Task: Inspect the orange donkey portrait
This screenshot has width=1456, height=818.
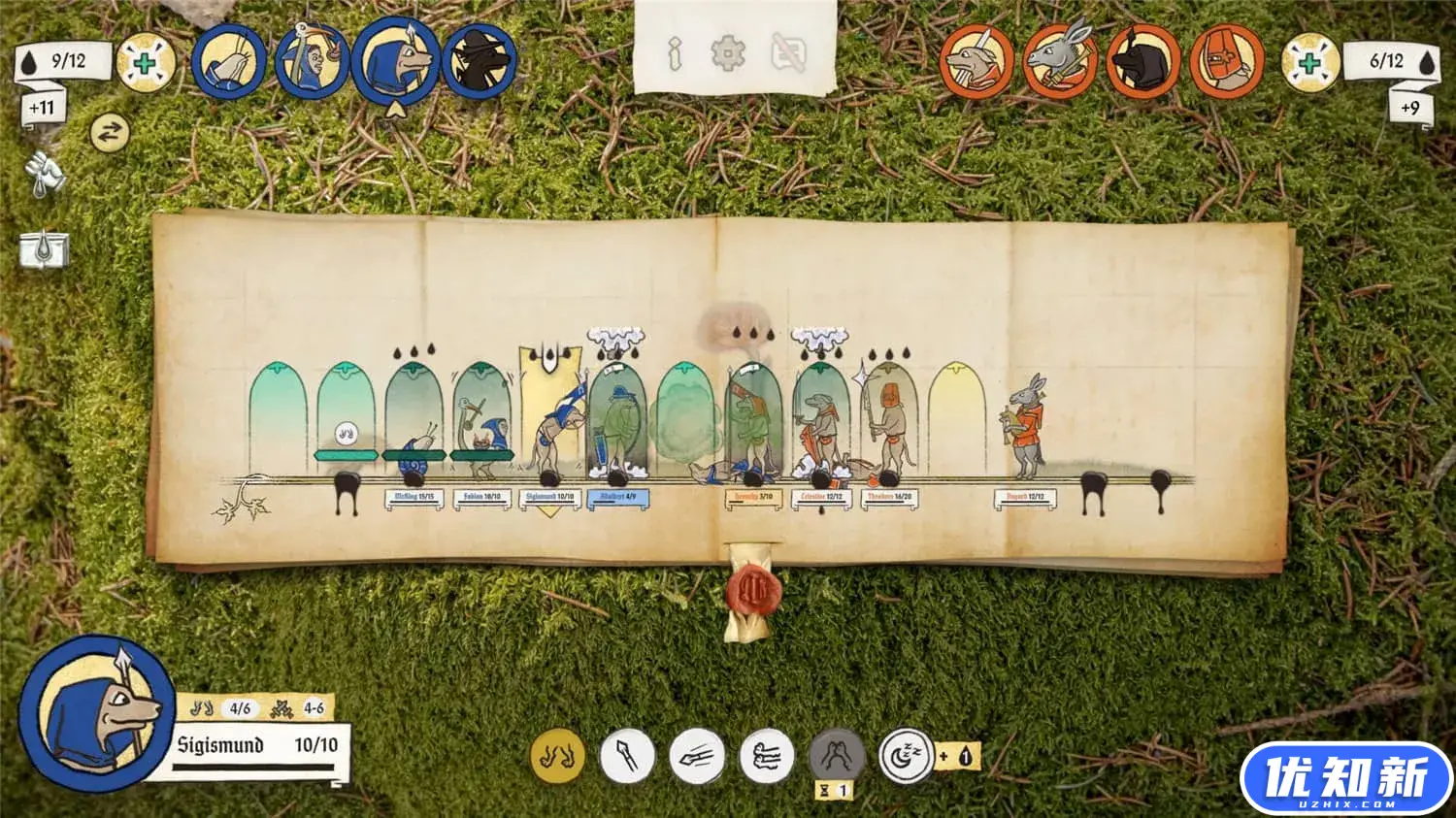Action: coord(1061,62)
